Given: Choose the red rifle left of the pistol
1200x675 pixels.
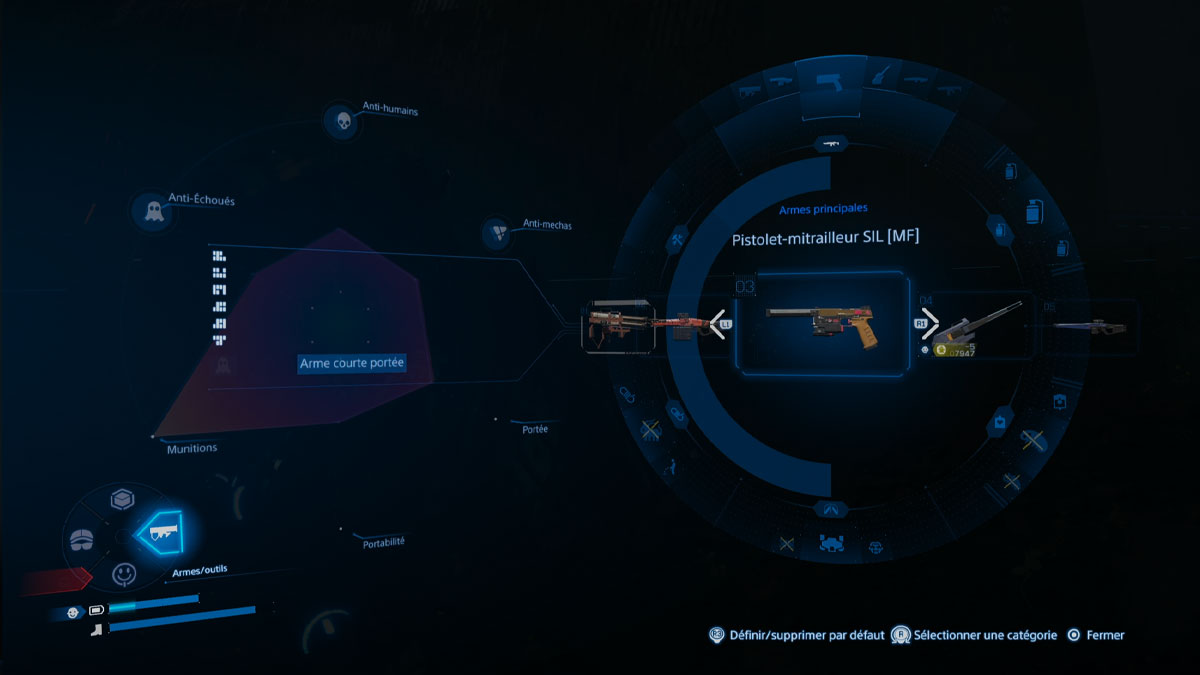Looking at the screenshot, I should coord(618,324).
